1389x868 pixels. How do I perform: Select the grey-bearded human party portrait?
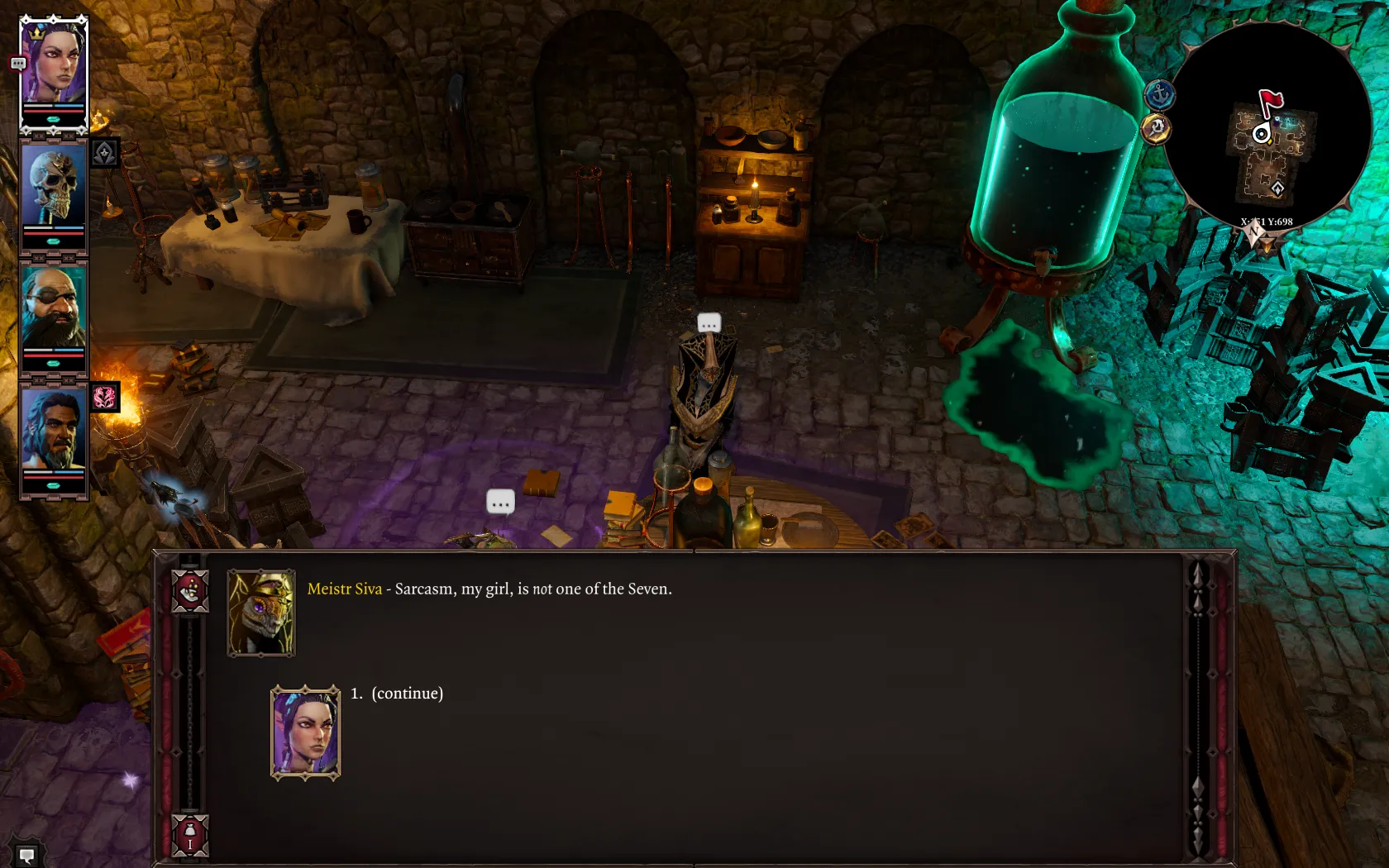[x=54, y=430]
